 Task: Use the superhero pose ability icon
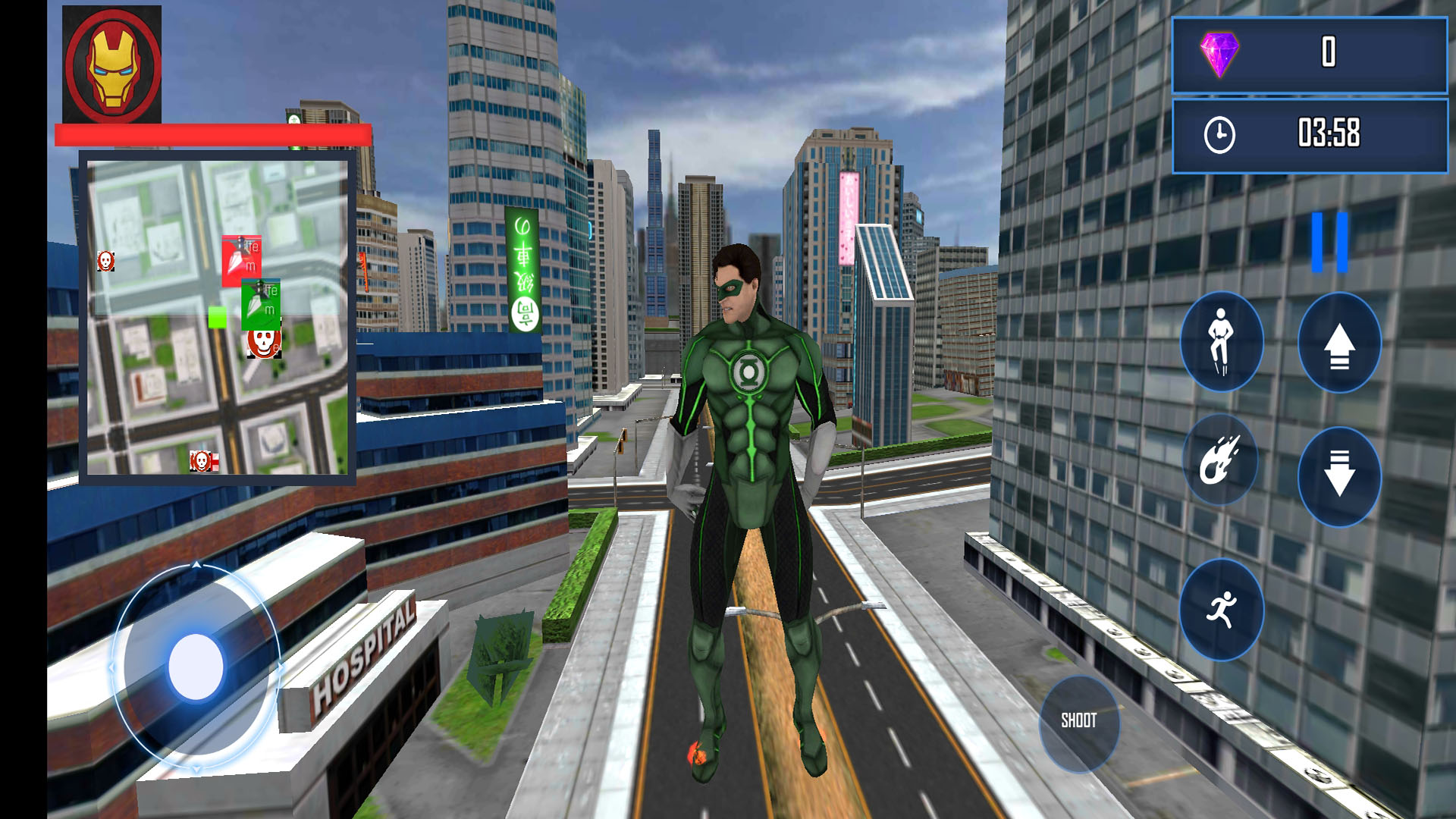click(x=1221, y=344)
